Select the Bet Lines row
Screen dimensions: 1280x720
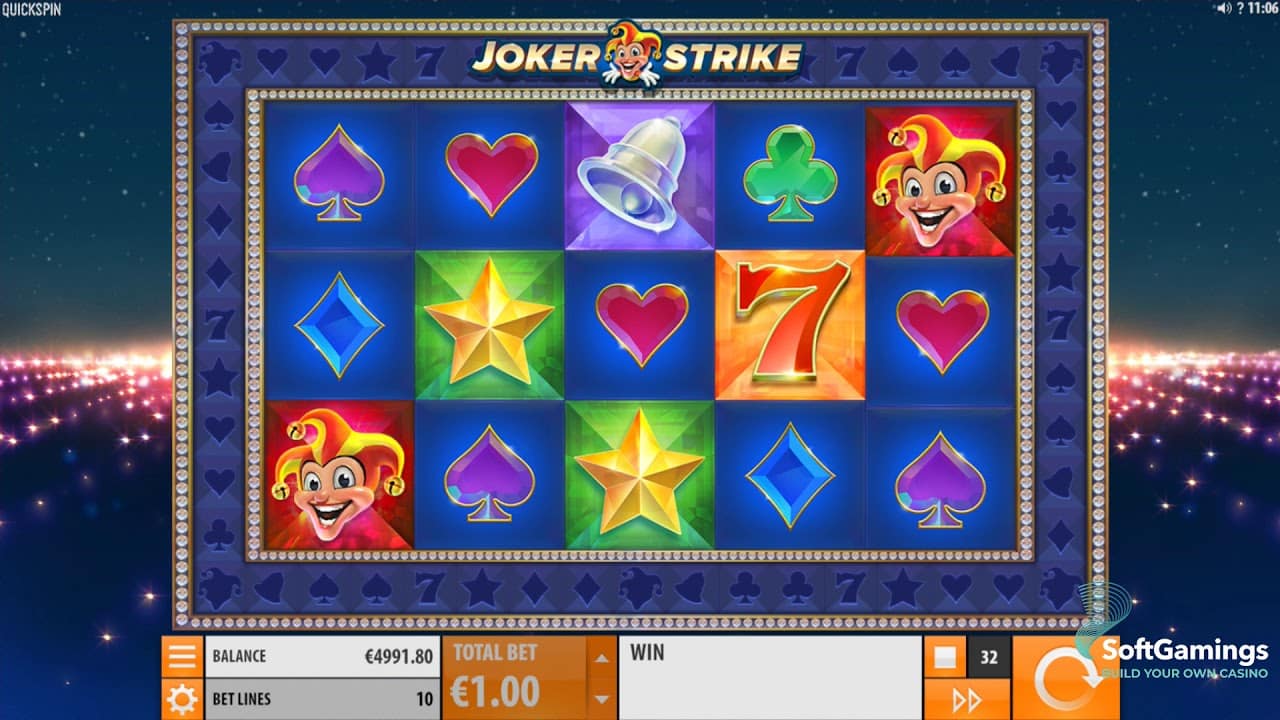coord(320,698)
